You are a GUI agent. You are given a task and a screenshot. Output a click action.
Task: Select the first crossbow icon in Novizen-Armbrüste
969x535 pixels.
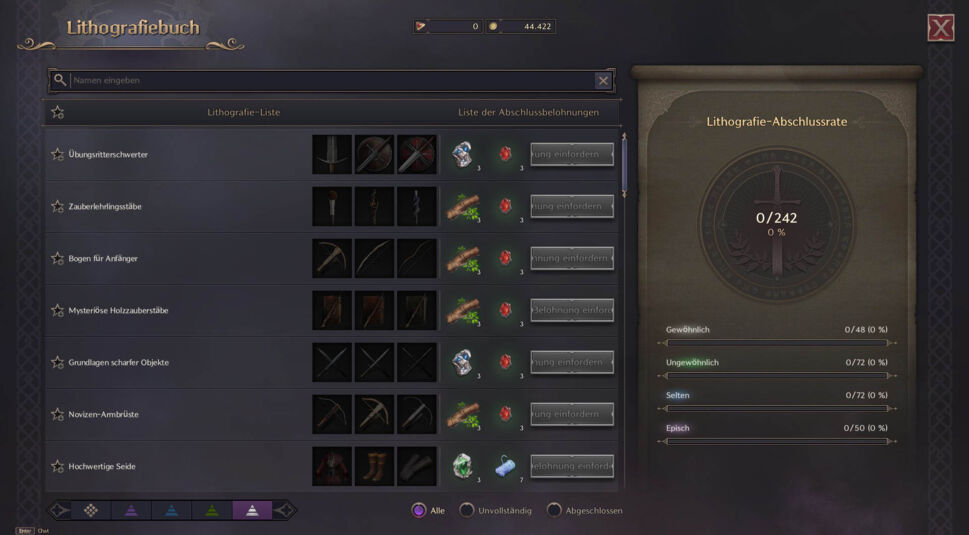pyautogui.click(x=331, y=414)
